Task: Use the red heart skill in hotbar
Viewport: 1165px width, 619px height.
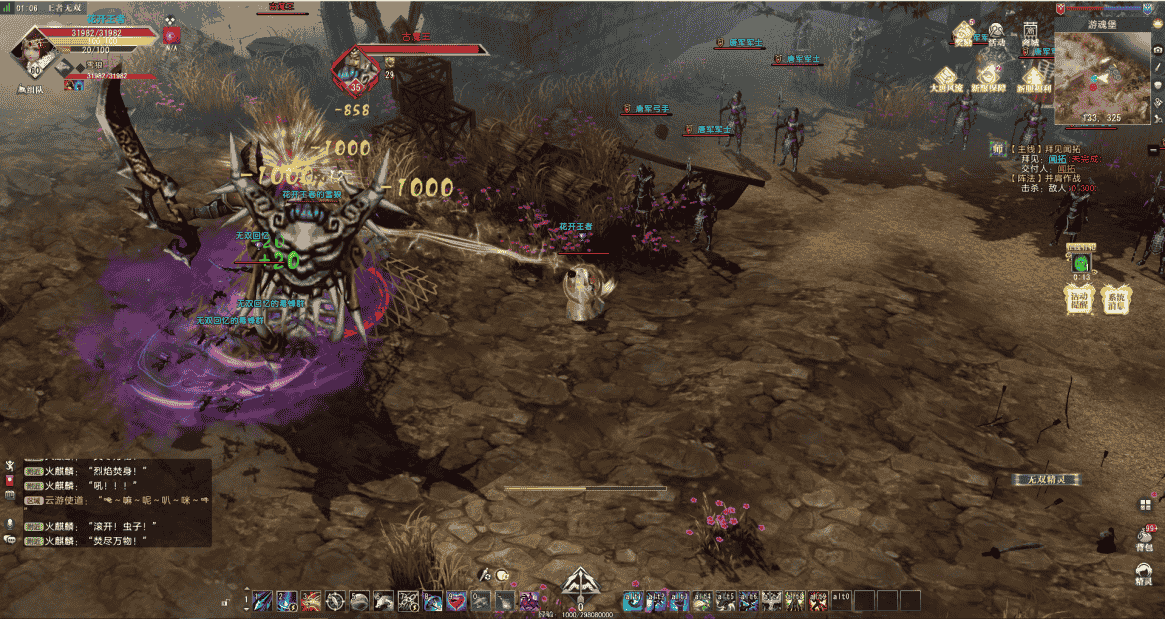Action: (457, 600)
